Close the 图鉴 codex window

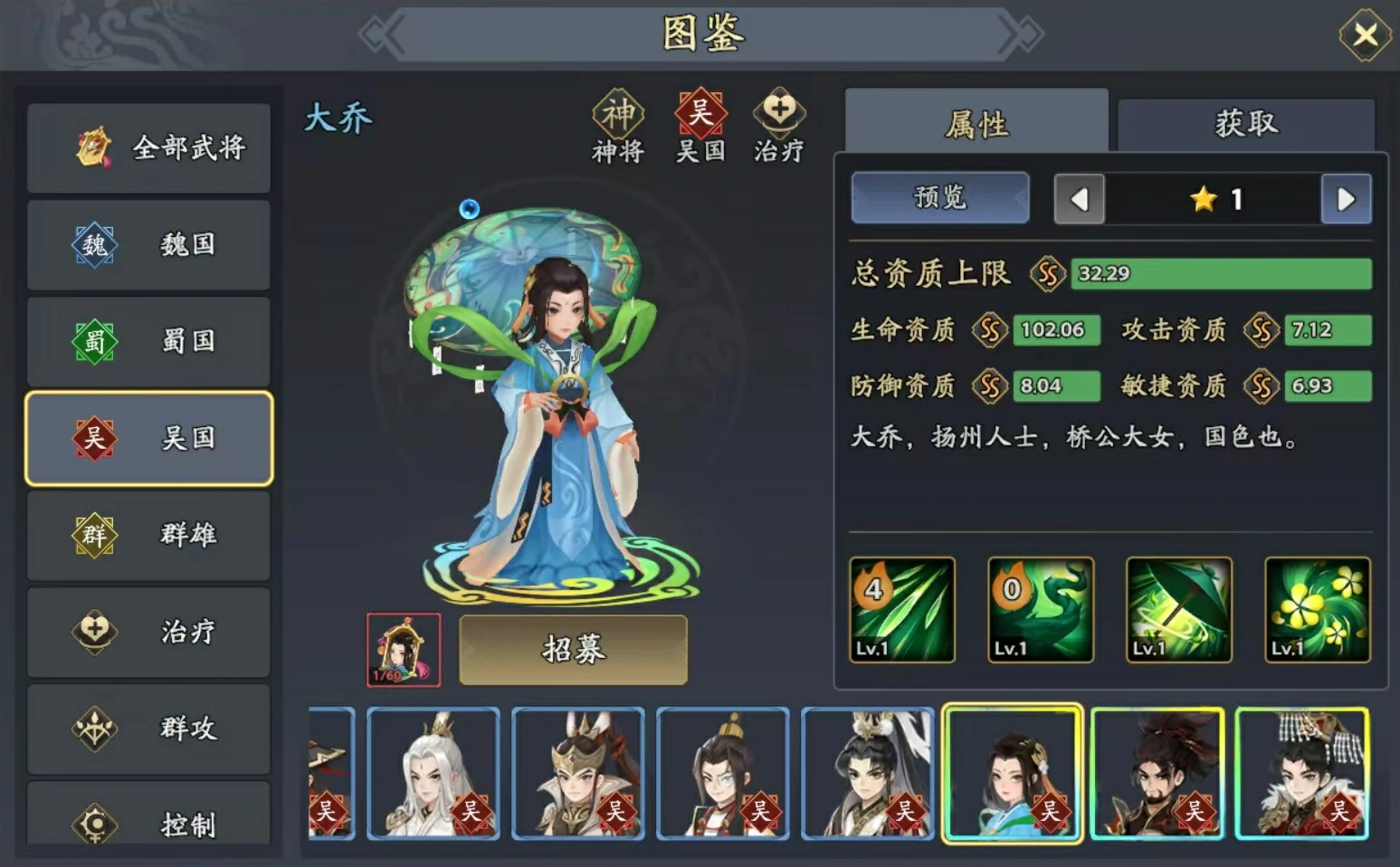click(x=1365, y=35)
